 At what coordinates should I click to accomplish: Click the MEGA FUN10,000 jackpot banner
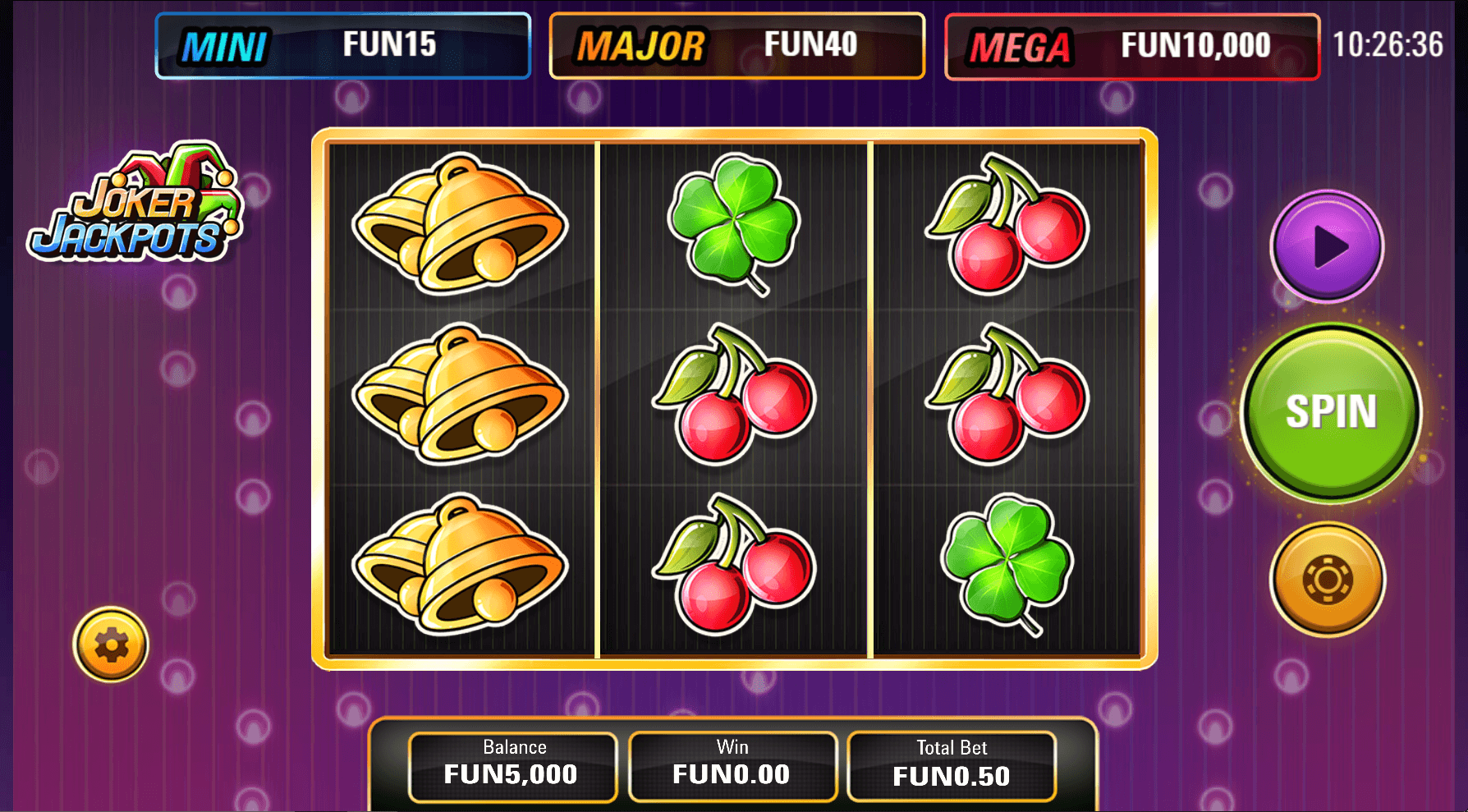(x=1133, y=46)
